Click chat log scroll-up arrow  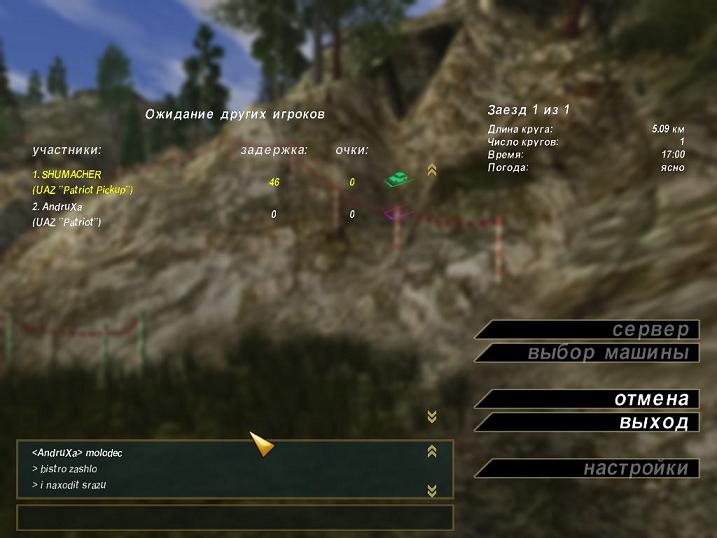coord(432,451)
